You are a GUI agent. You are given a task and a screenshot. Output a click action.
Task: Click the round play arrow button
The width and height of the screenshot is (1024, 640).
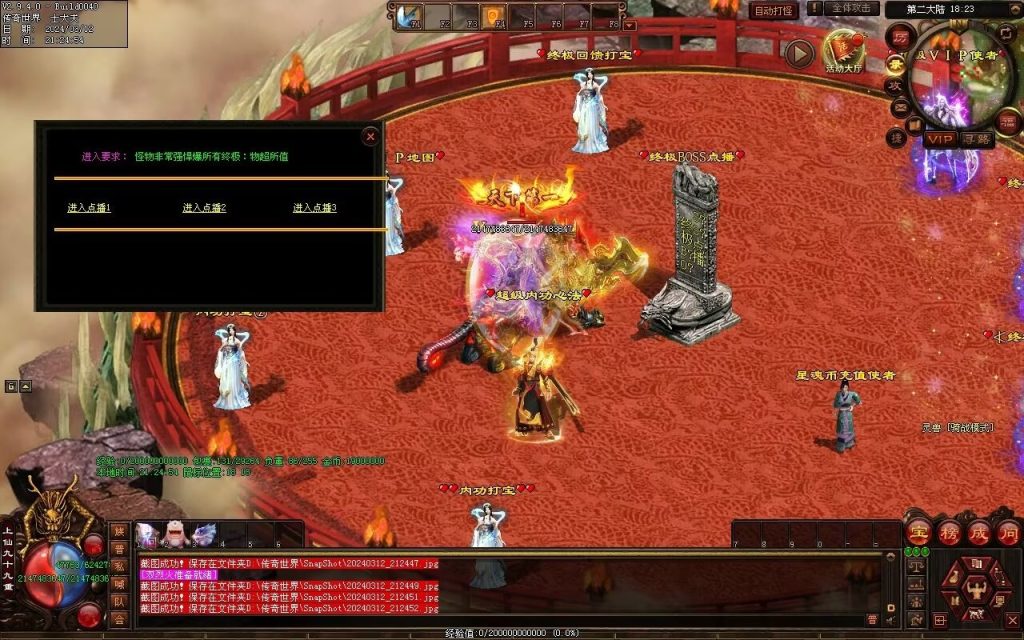[798, 53]
